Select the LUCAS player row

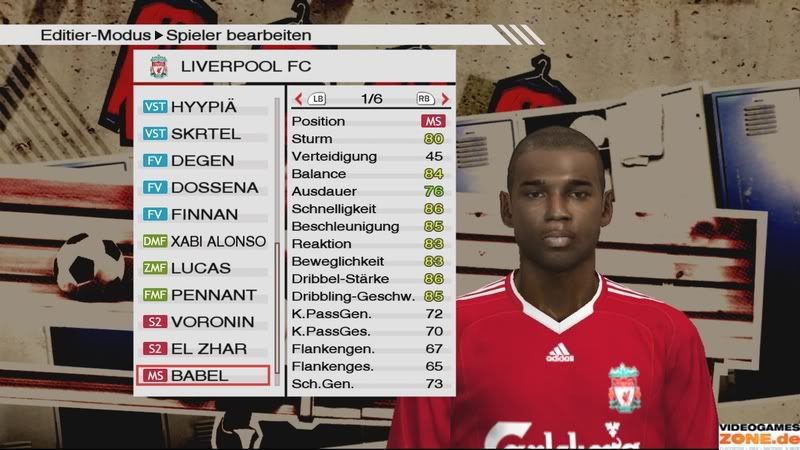205,268
